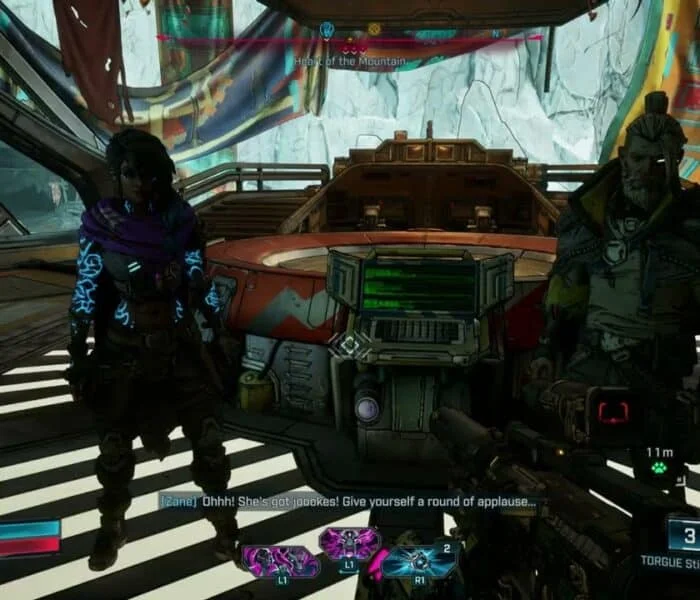Viewport: 700px width, 600px height.
Task: Use the blue grenade icon
Action: pyautogui.click(x=420, y=560)
